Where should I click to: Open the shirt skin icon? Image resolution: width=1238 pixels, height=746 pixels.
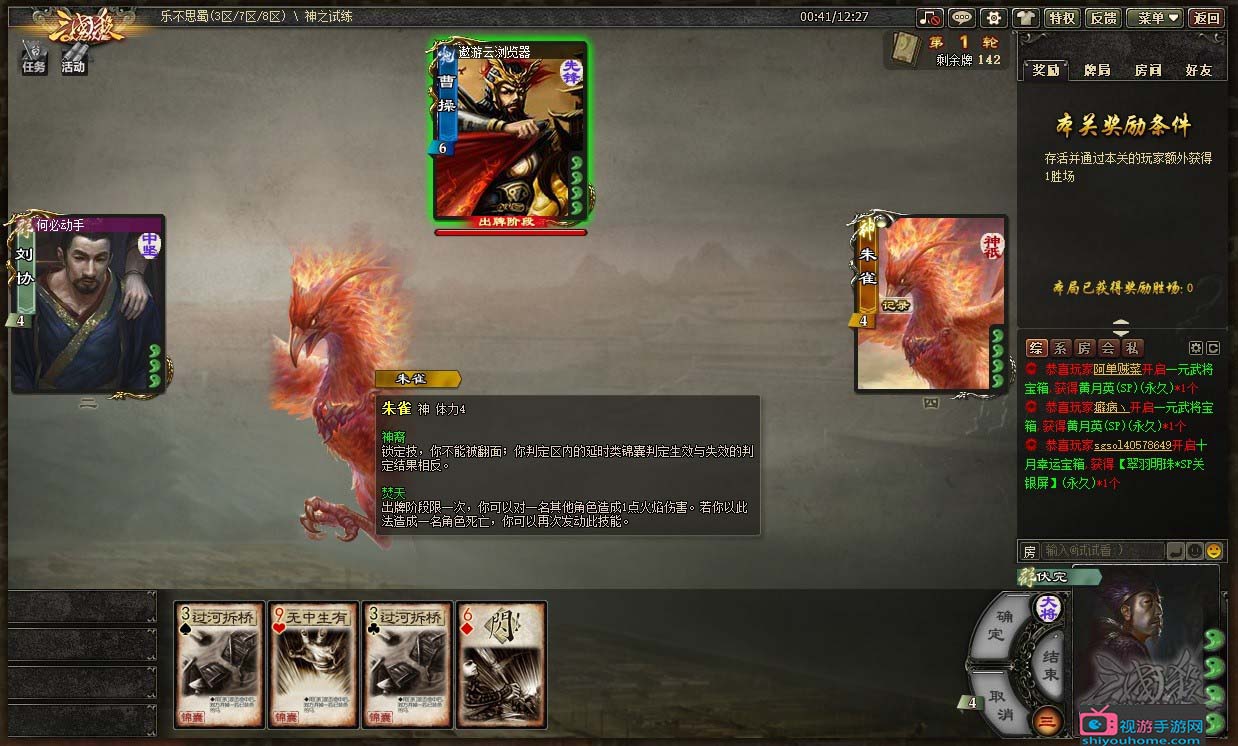tap(1025, 18)
